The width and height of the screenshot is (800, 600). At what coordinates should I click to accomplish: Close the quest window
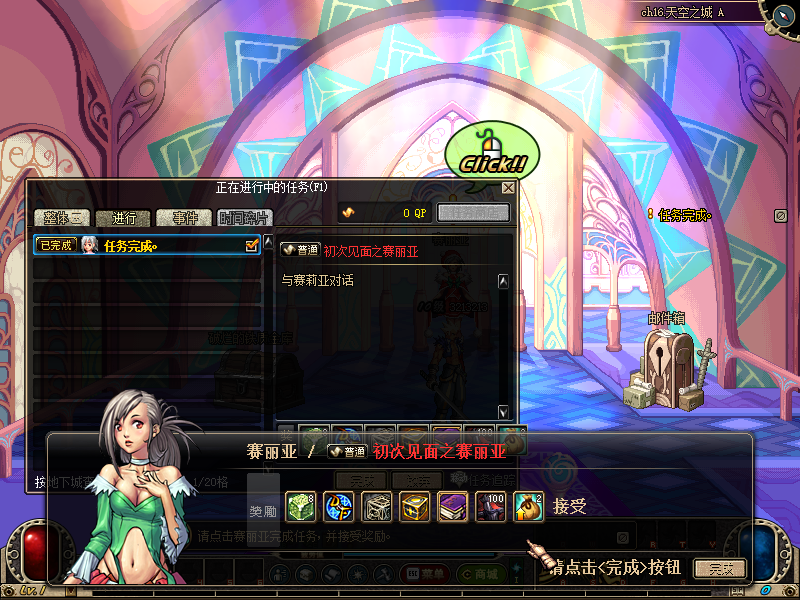(508, 187)
